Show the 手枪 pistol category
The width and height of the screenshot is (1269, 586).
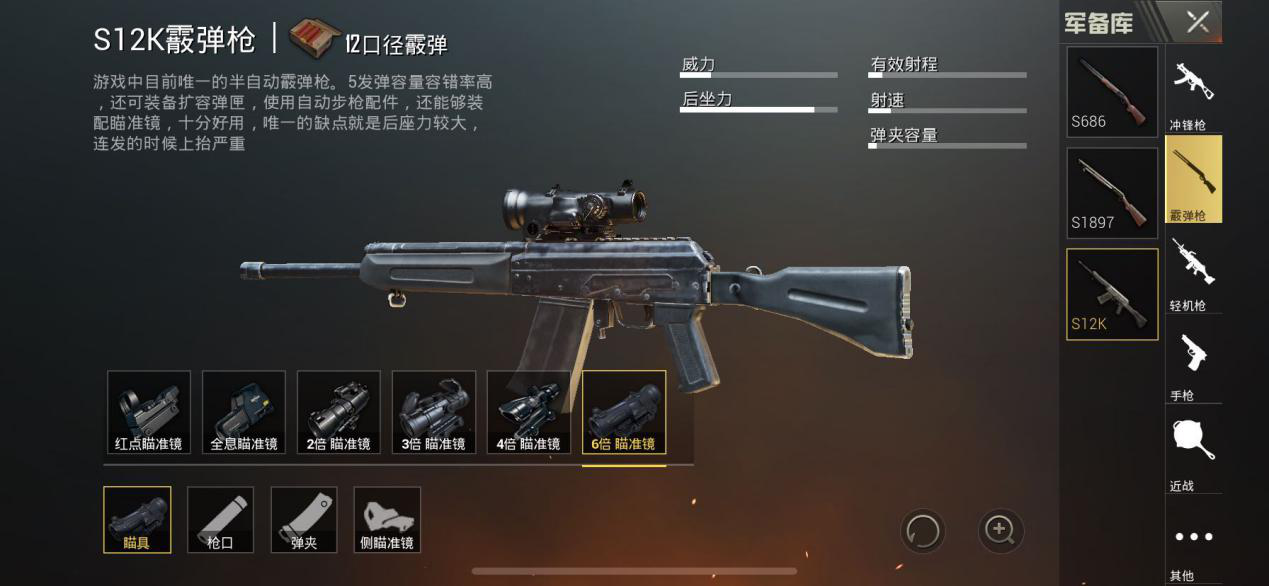pyautogui.click(x=1193, y=360)
